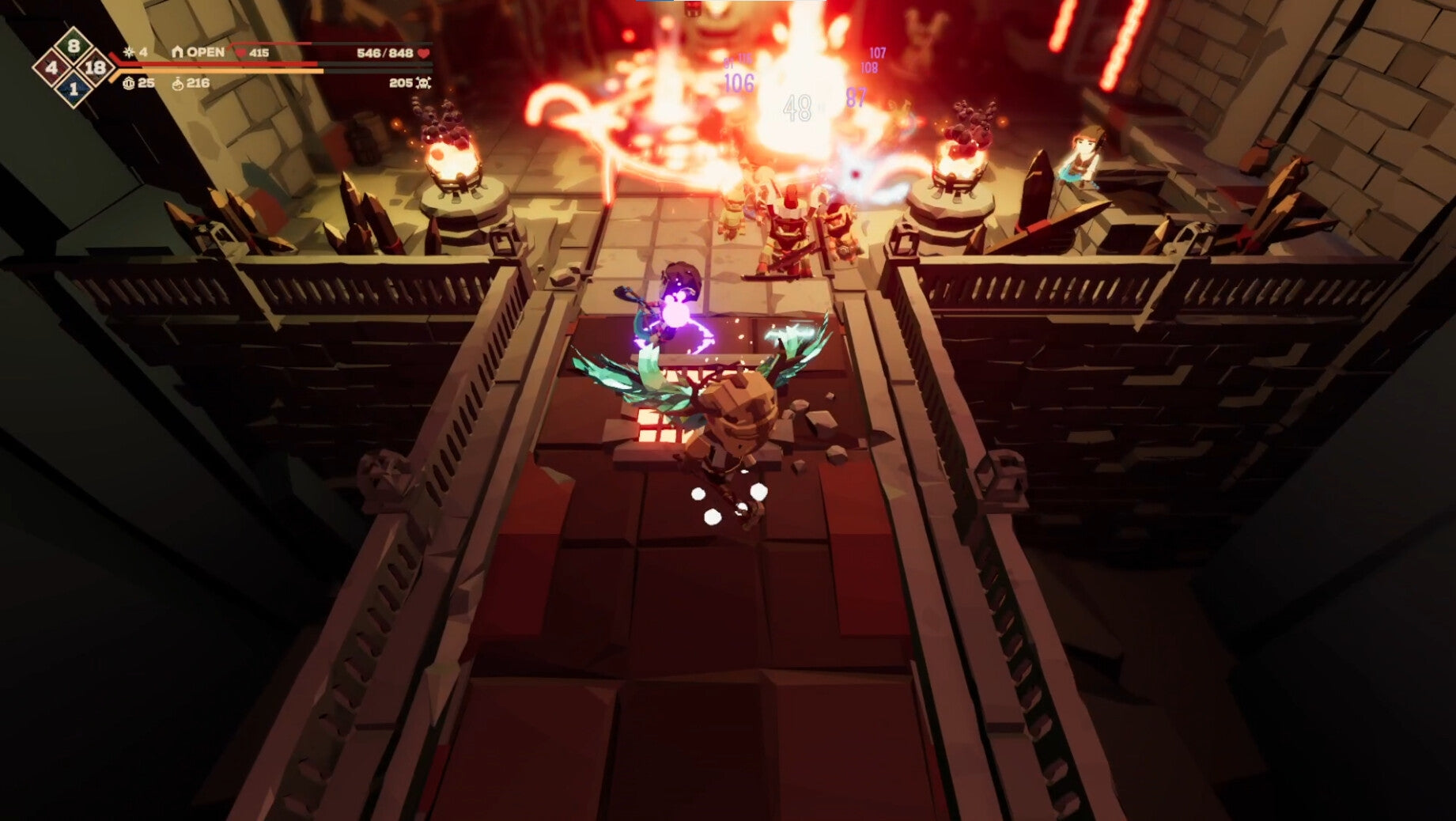Click the skull kill-counter icon beside 205

pos(423,83)
